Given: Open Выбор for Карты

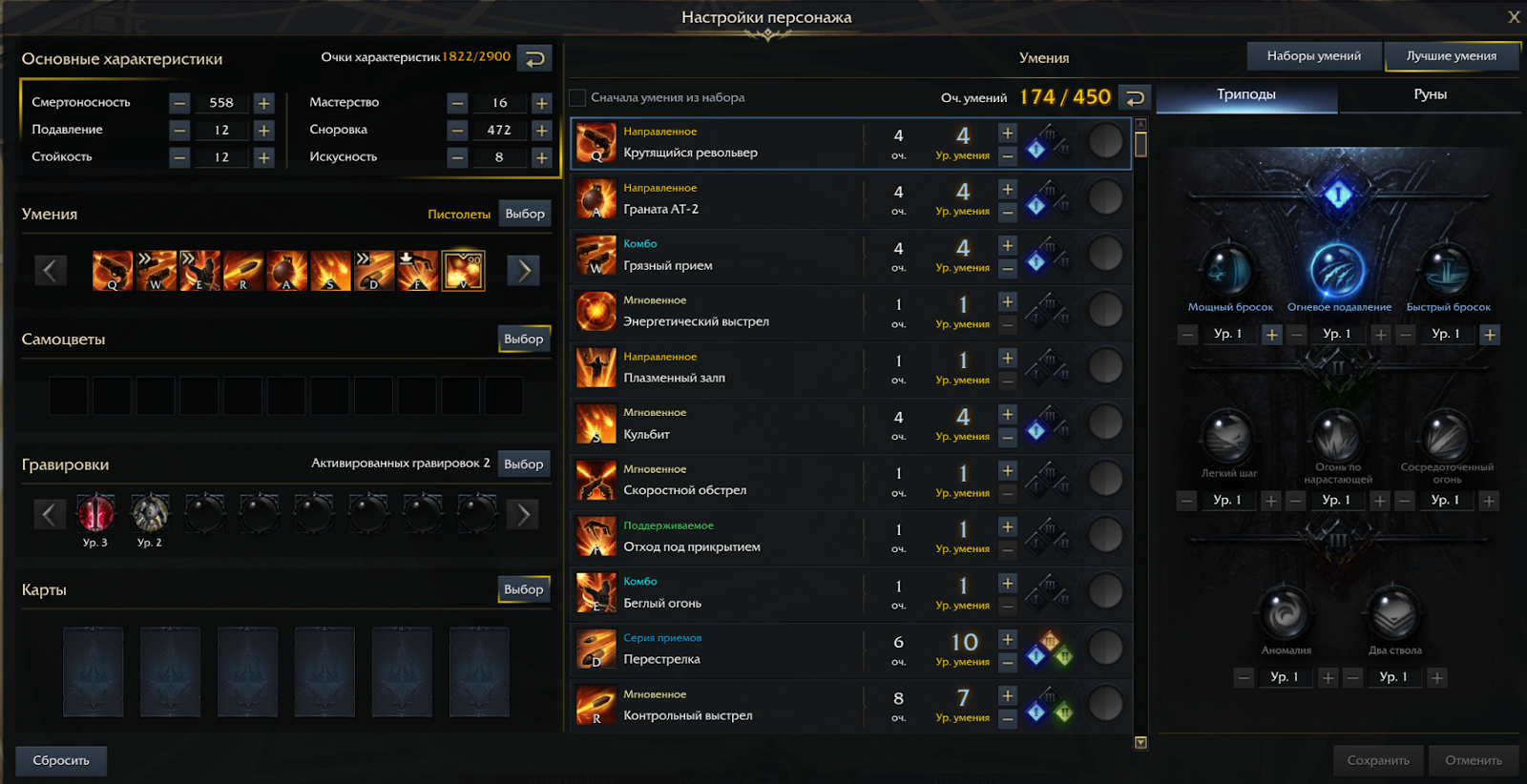Looking at the screenshot, I should (524, 589).
